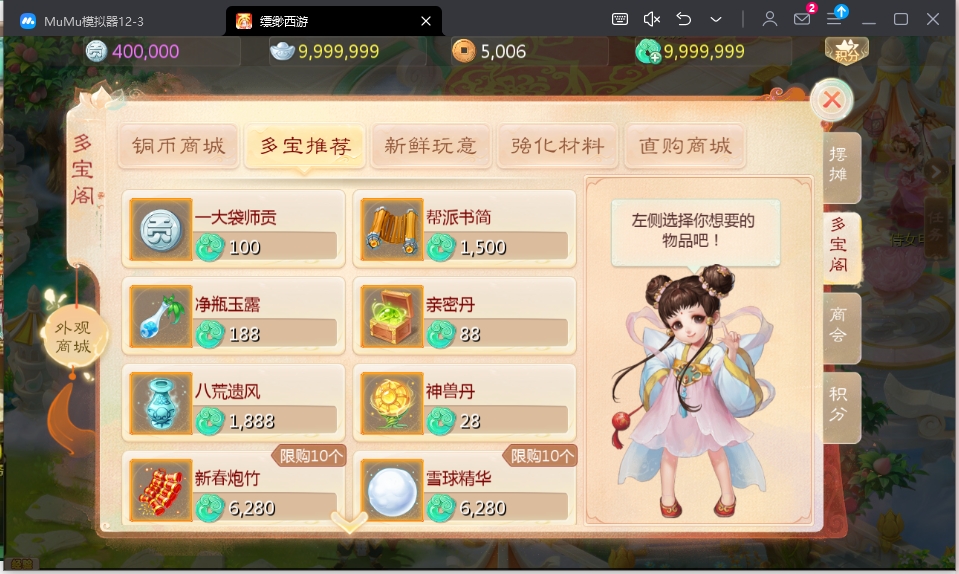Image resolution: width=959 pixels, height=574 pixels.
Task: Close the 多宝阁 shop window
Action: (x=831, y=100)
